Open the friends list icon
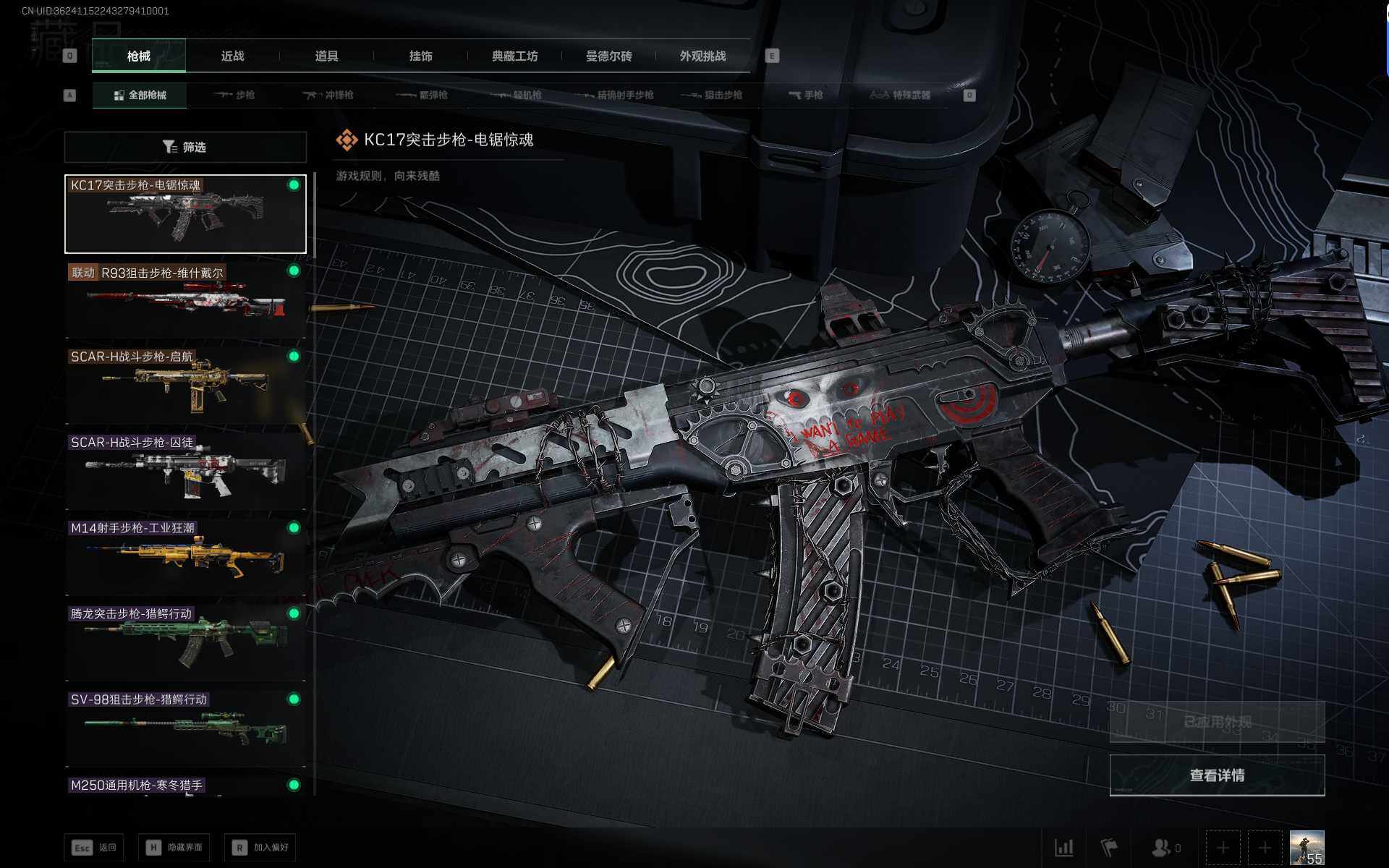The image size is (1389, 868). [1165, 848]
